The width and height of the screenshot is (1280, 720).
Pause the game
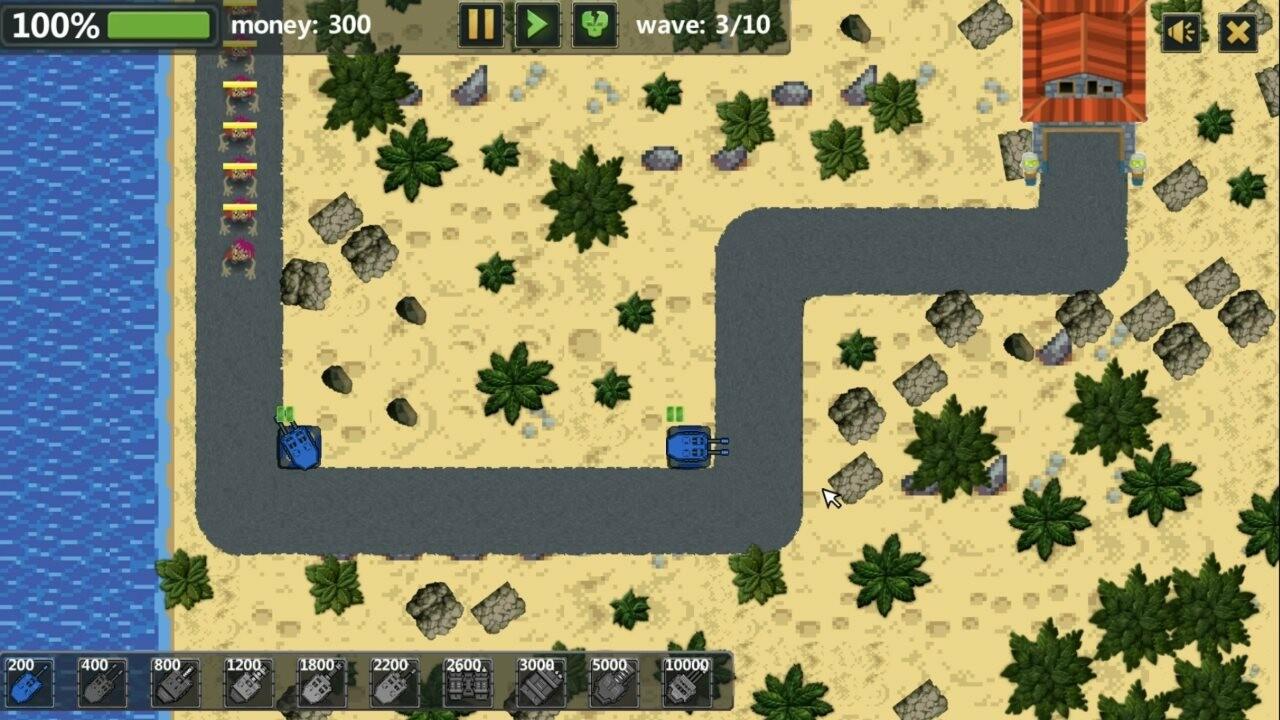point(479,27)
